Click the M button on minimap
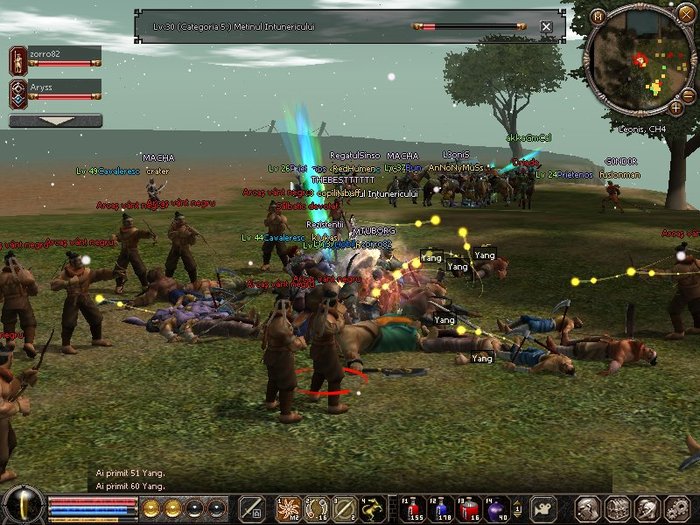The image size is (700, 525). click(598, 16)
